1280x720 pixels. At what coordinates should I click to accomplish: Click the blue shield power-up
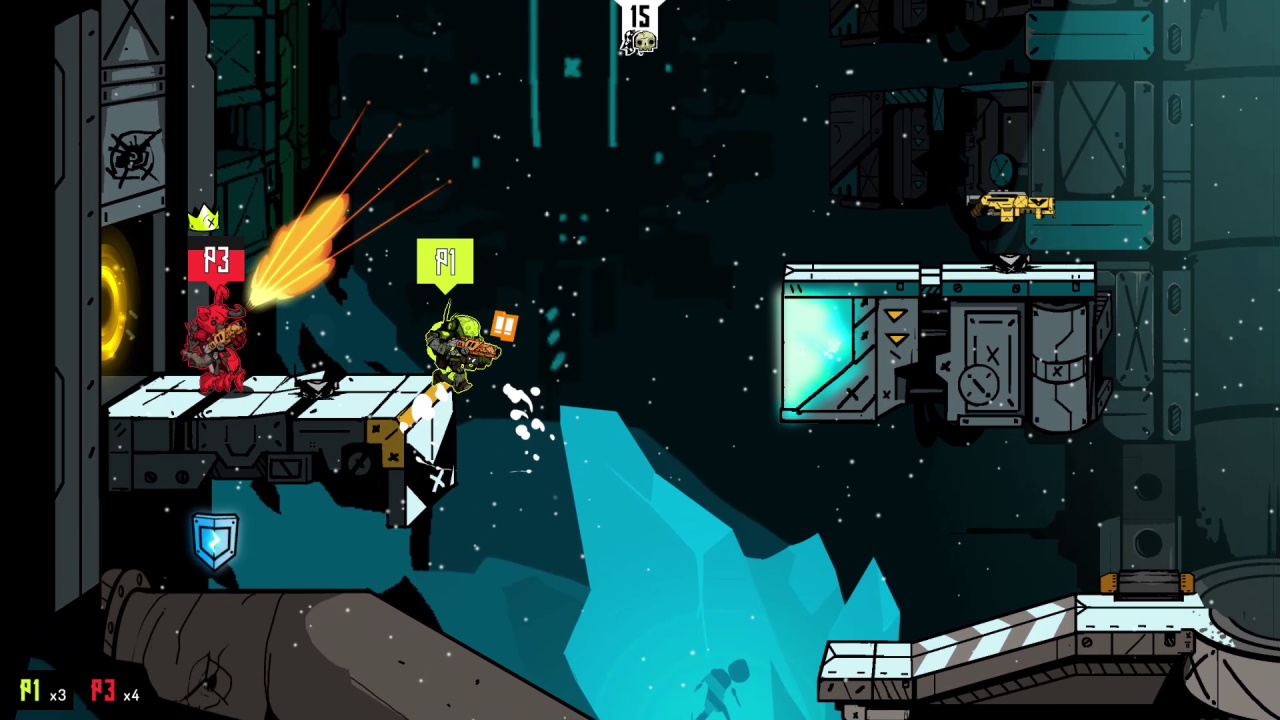216,540
